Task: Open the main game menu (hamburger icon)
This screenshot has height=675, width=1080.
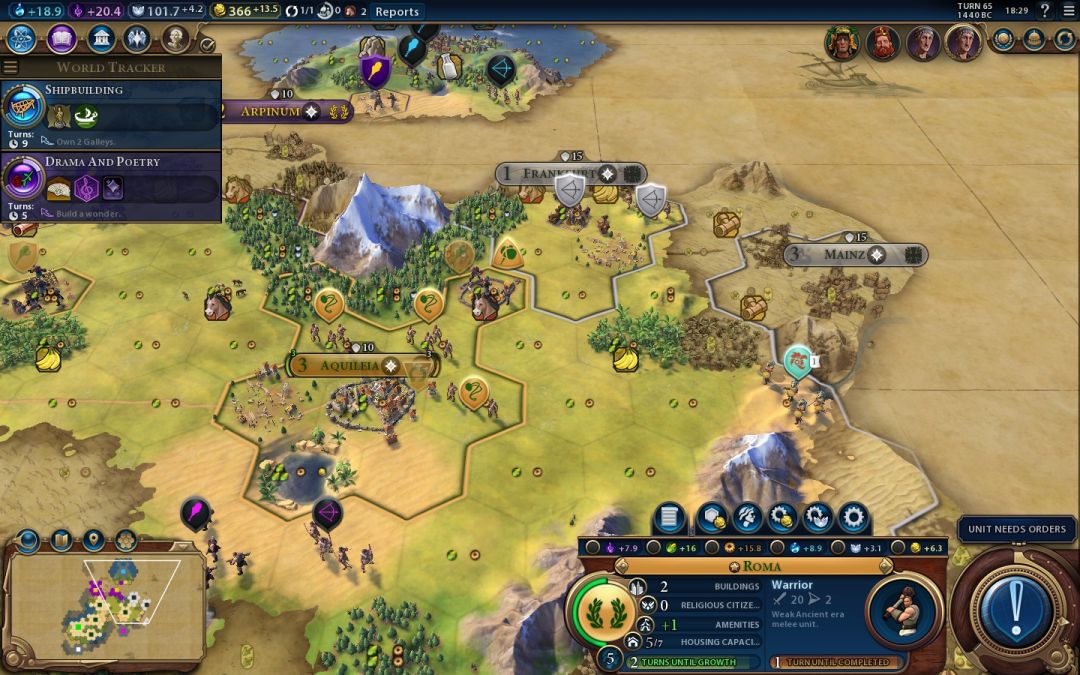Action: coord(1067,11)
